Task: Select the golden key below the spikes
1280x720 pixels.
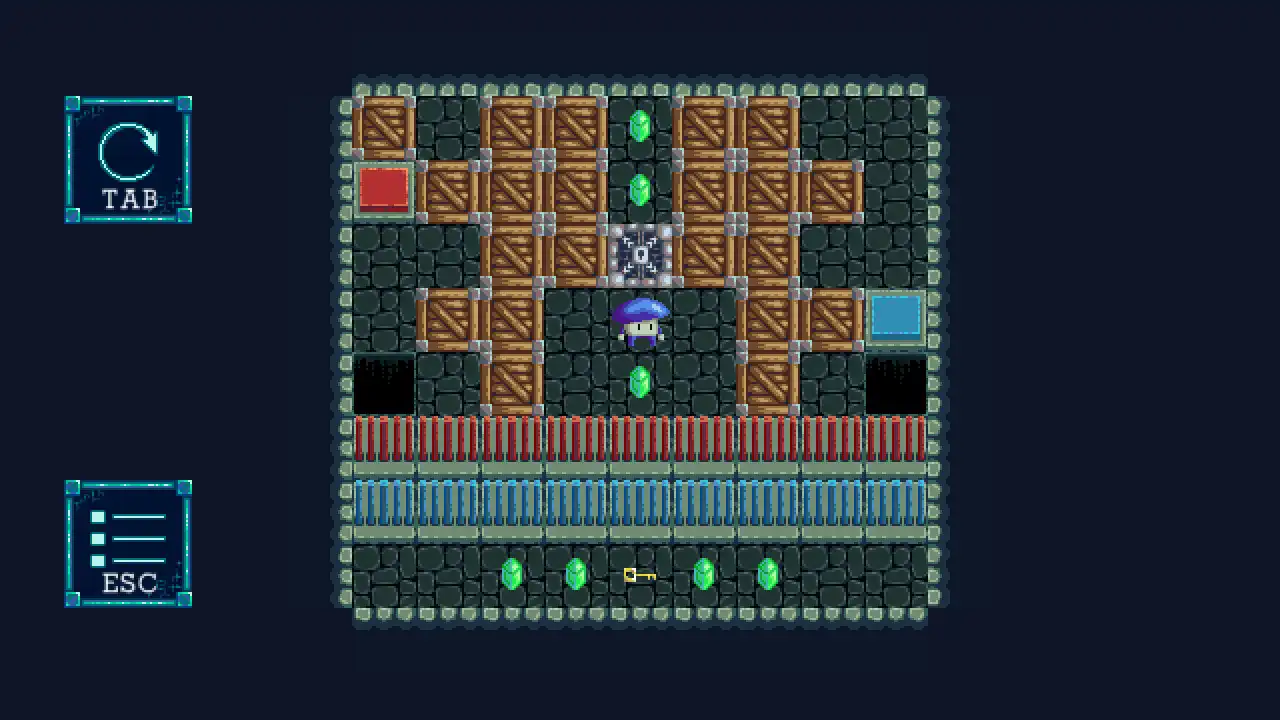Action: point(639,575)
